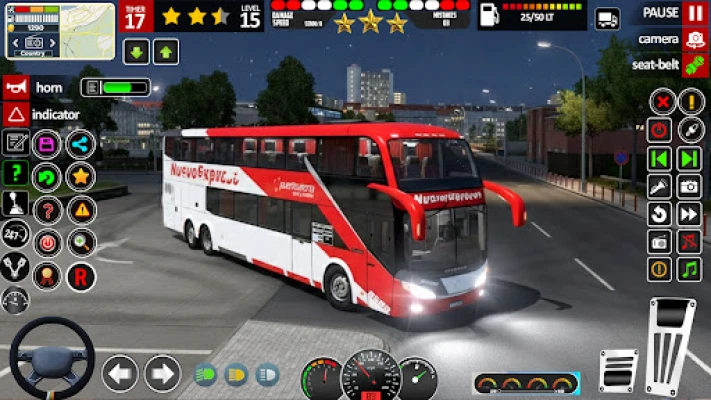The width and height of the screenshot is (711, 400).
Task: Toggle the green headlight icon
Action: pyautogui.click(x=205, y=375)
